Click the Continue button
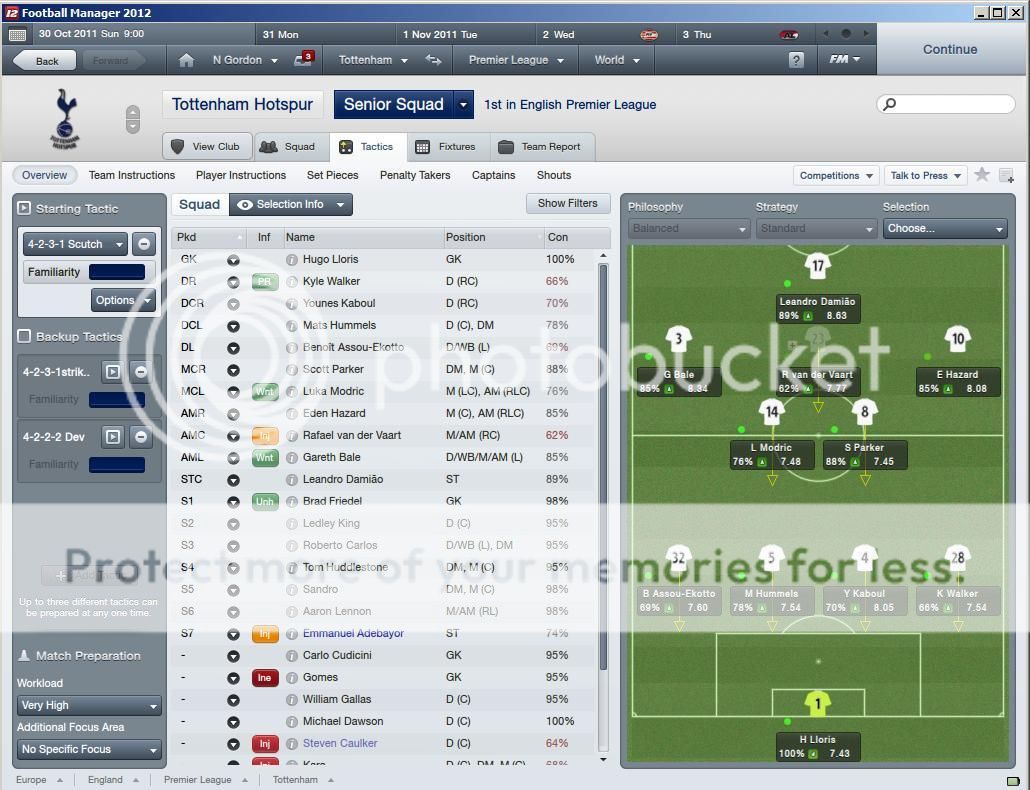 (949, 49)
